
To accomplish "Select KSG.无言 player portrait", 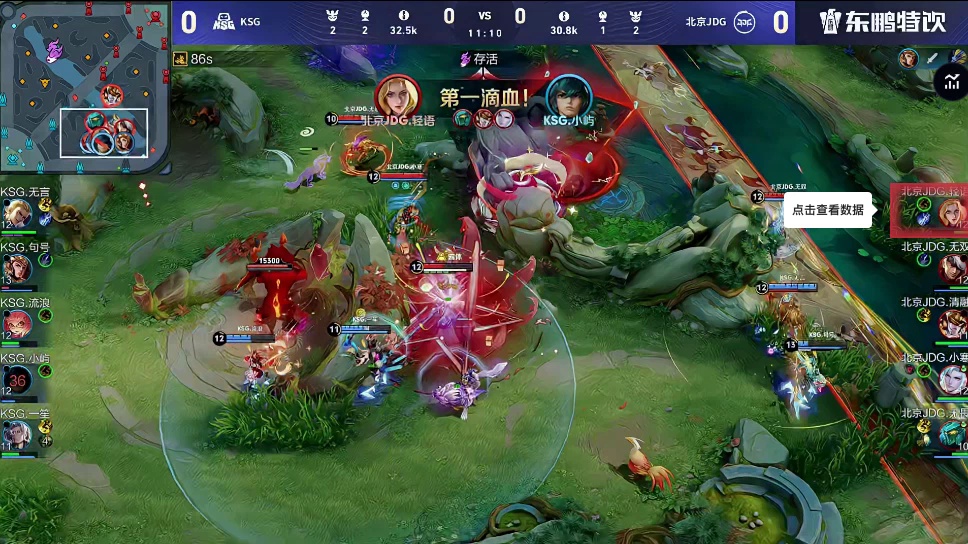I will pyautogui.click(x=17, y=213).
